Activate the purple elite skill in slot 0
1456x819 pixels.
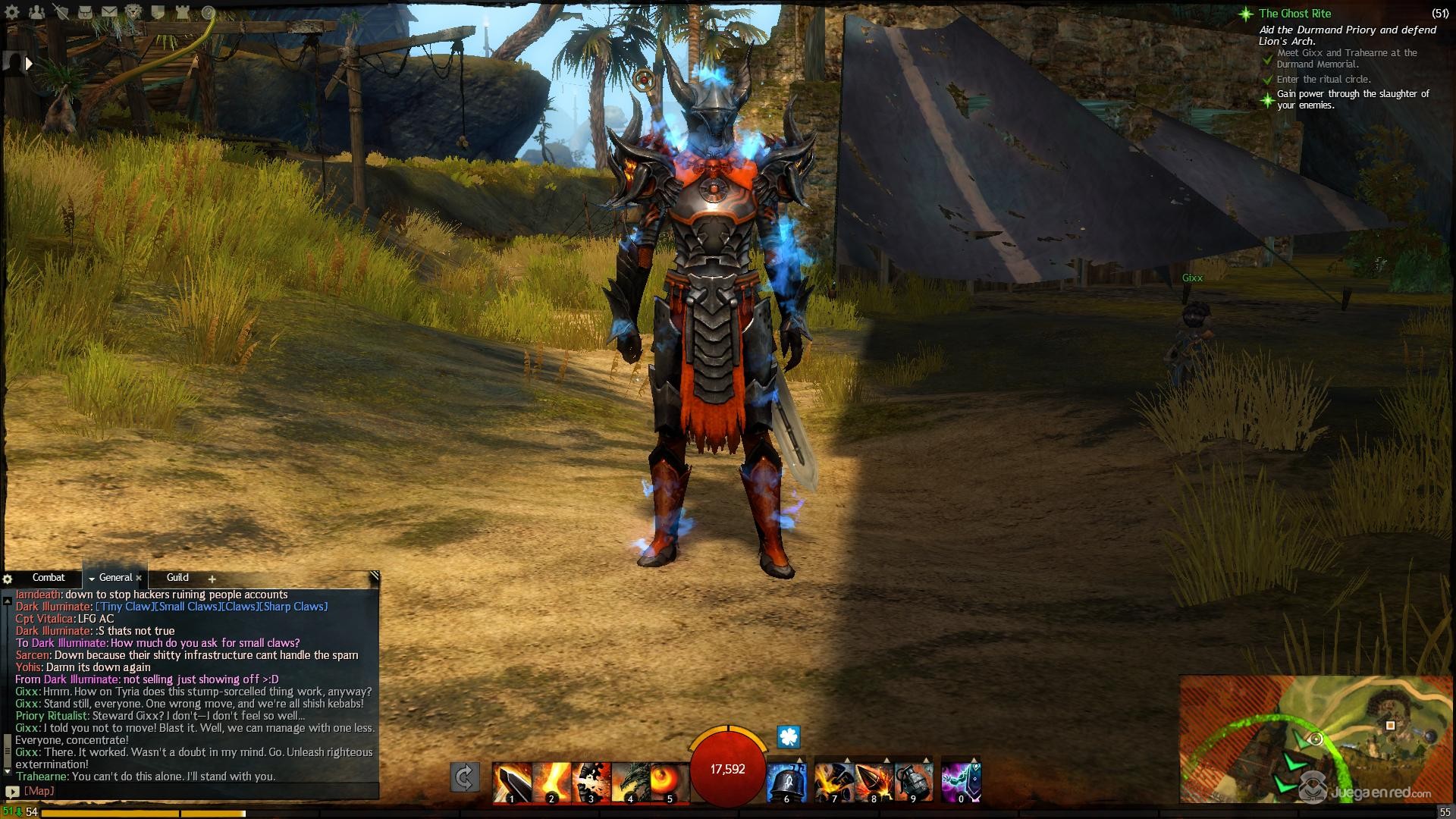click(961, 783)
